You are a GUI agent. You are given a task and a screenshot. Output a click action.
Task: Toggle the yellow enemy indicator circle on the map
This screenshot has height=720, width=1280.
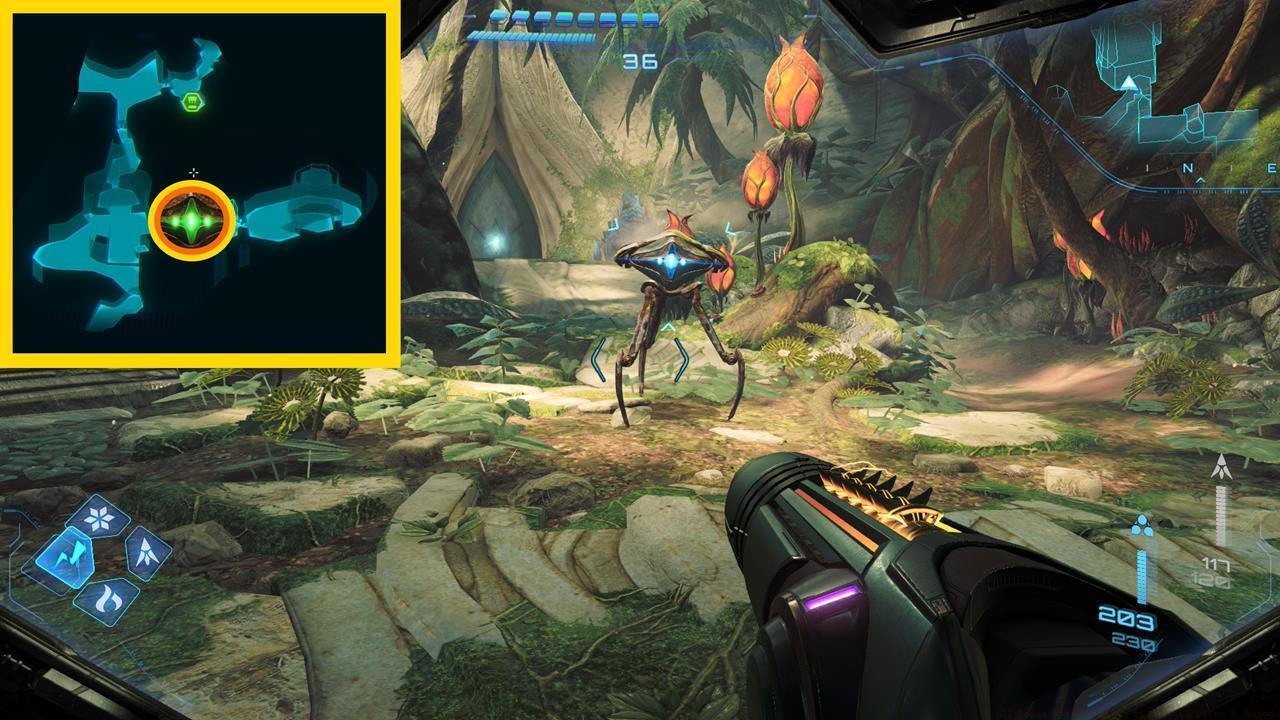coord(192,217)
